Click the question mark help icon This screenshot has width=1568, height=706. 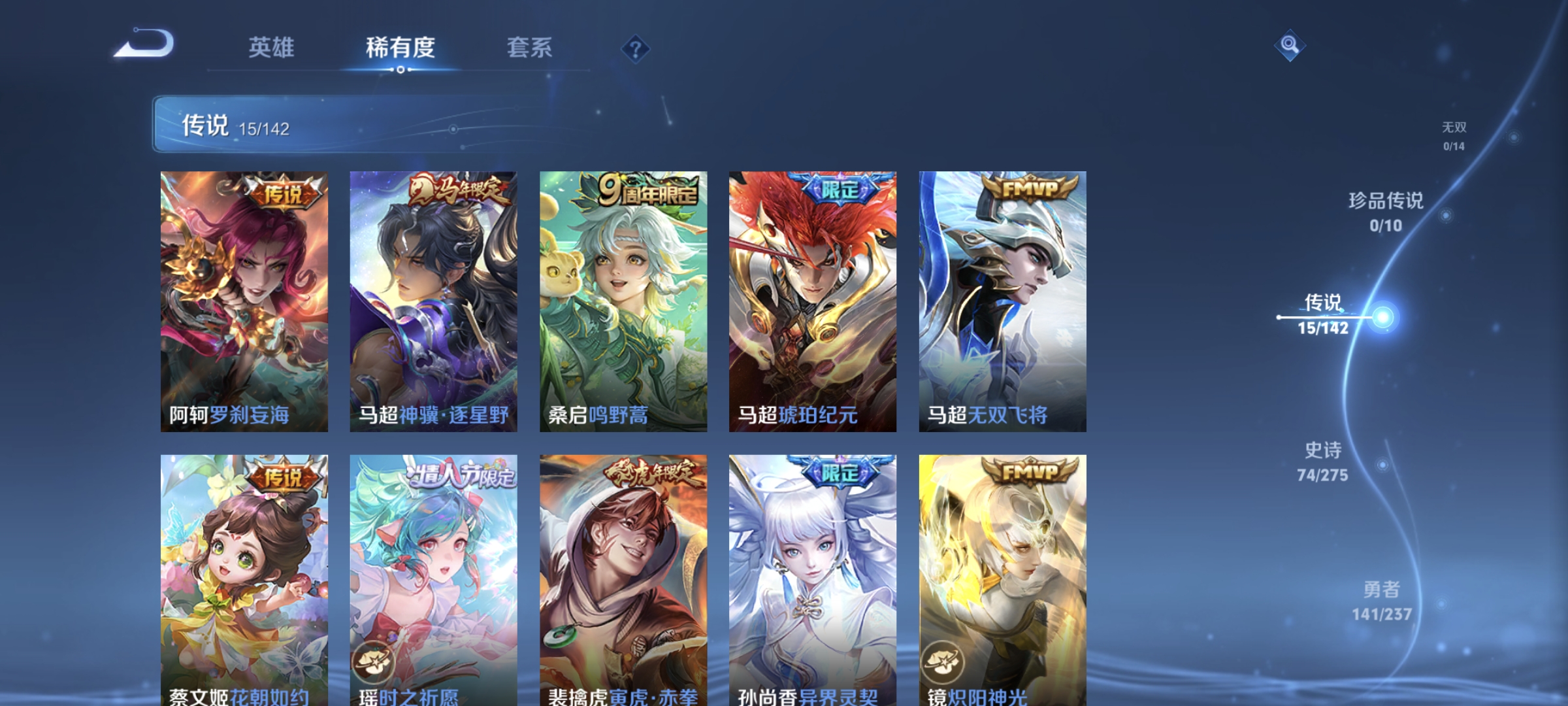coord(637,49)
